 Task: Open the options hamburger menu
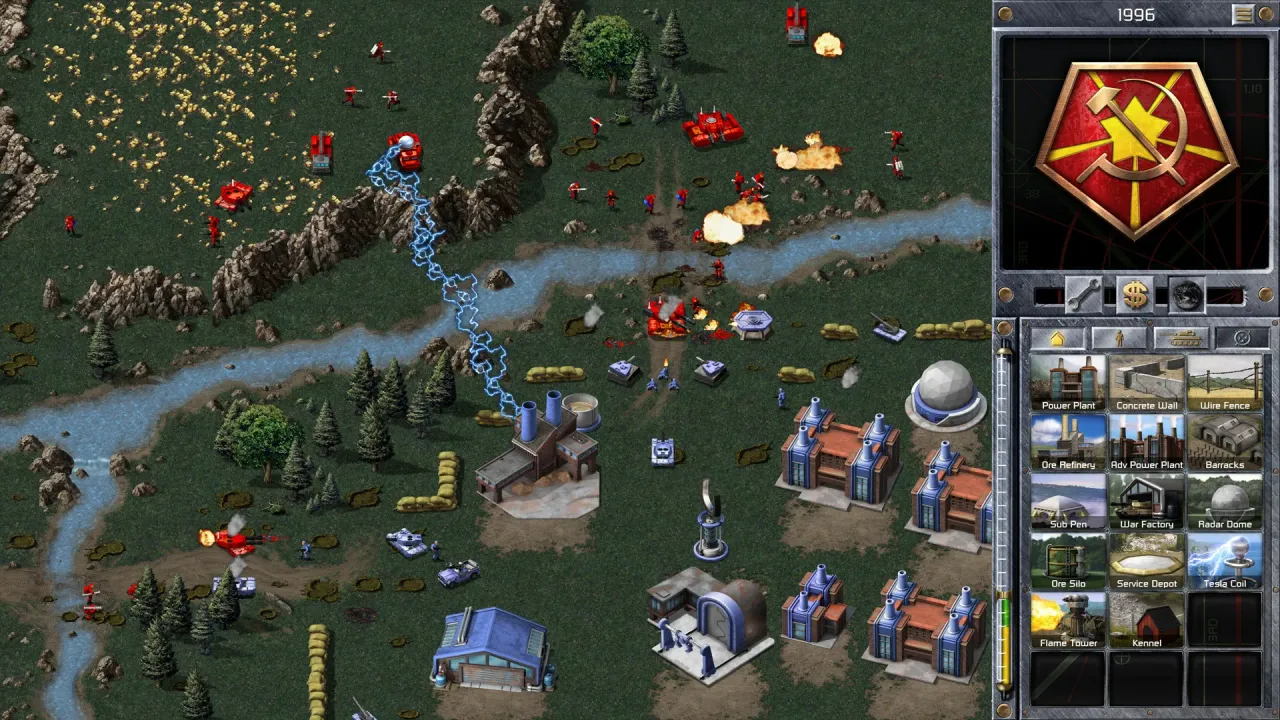coord(1243,14)
